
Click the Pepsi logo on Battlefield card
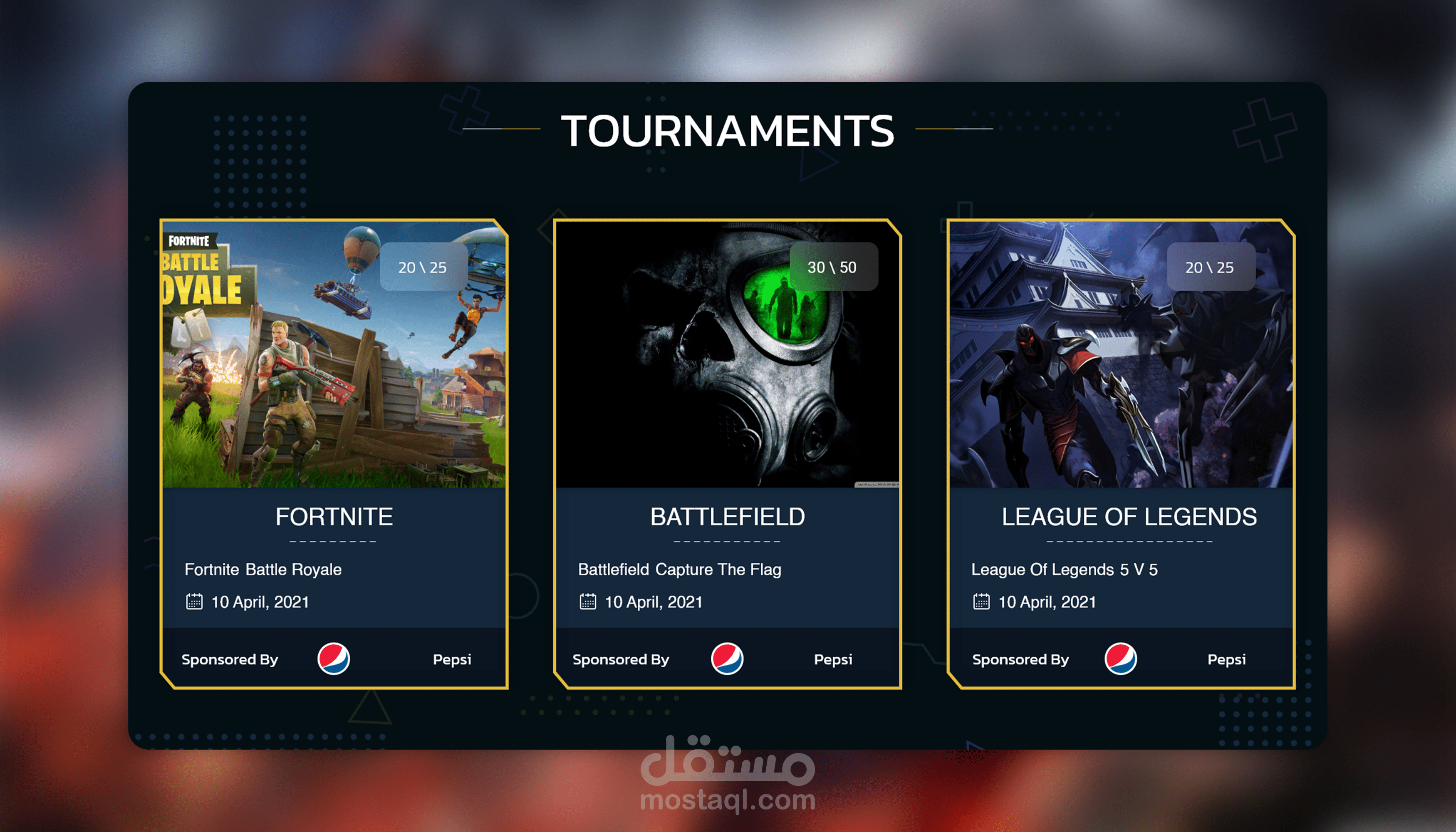pyautogui.click(x=727, y=659)
